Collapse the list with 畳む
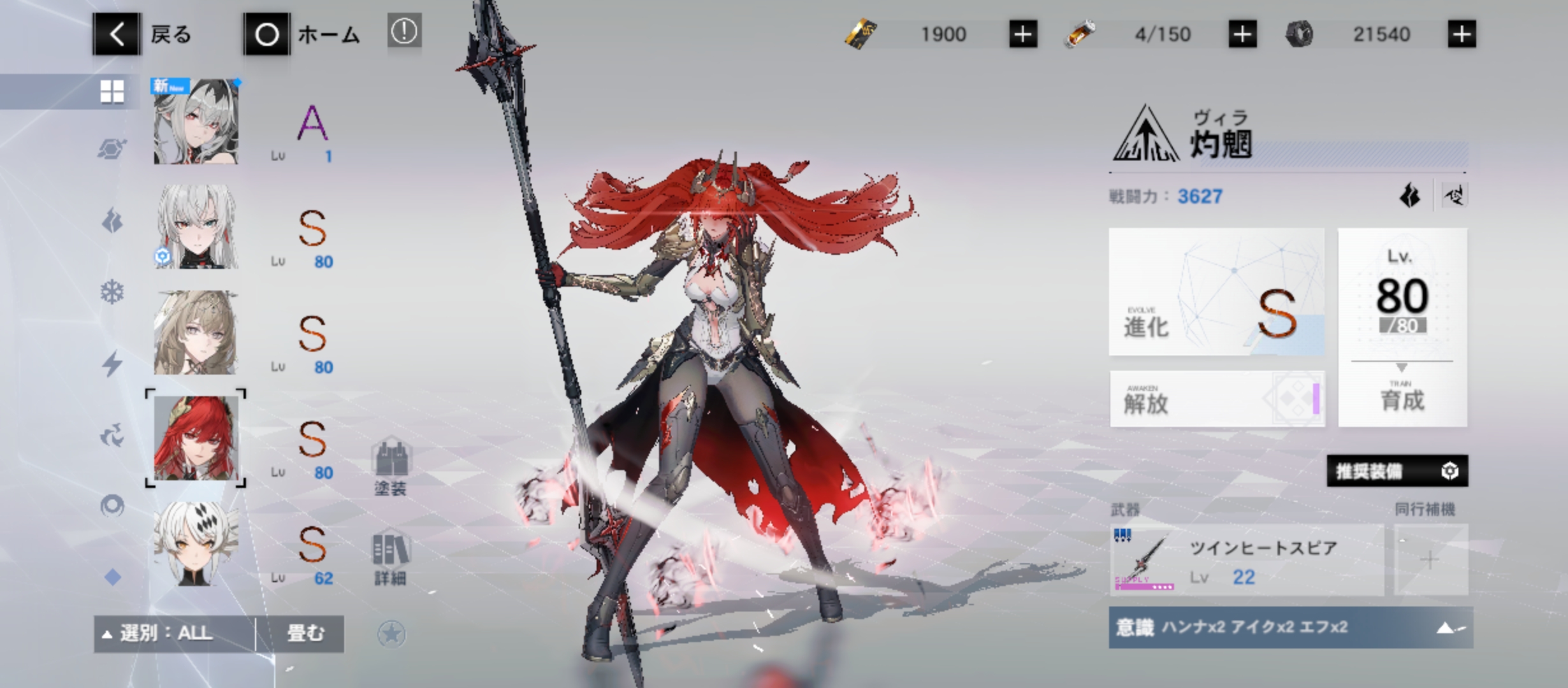Image resolution: width=1568 pixels, height=688 pixels. click(305, 634)
